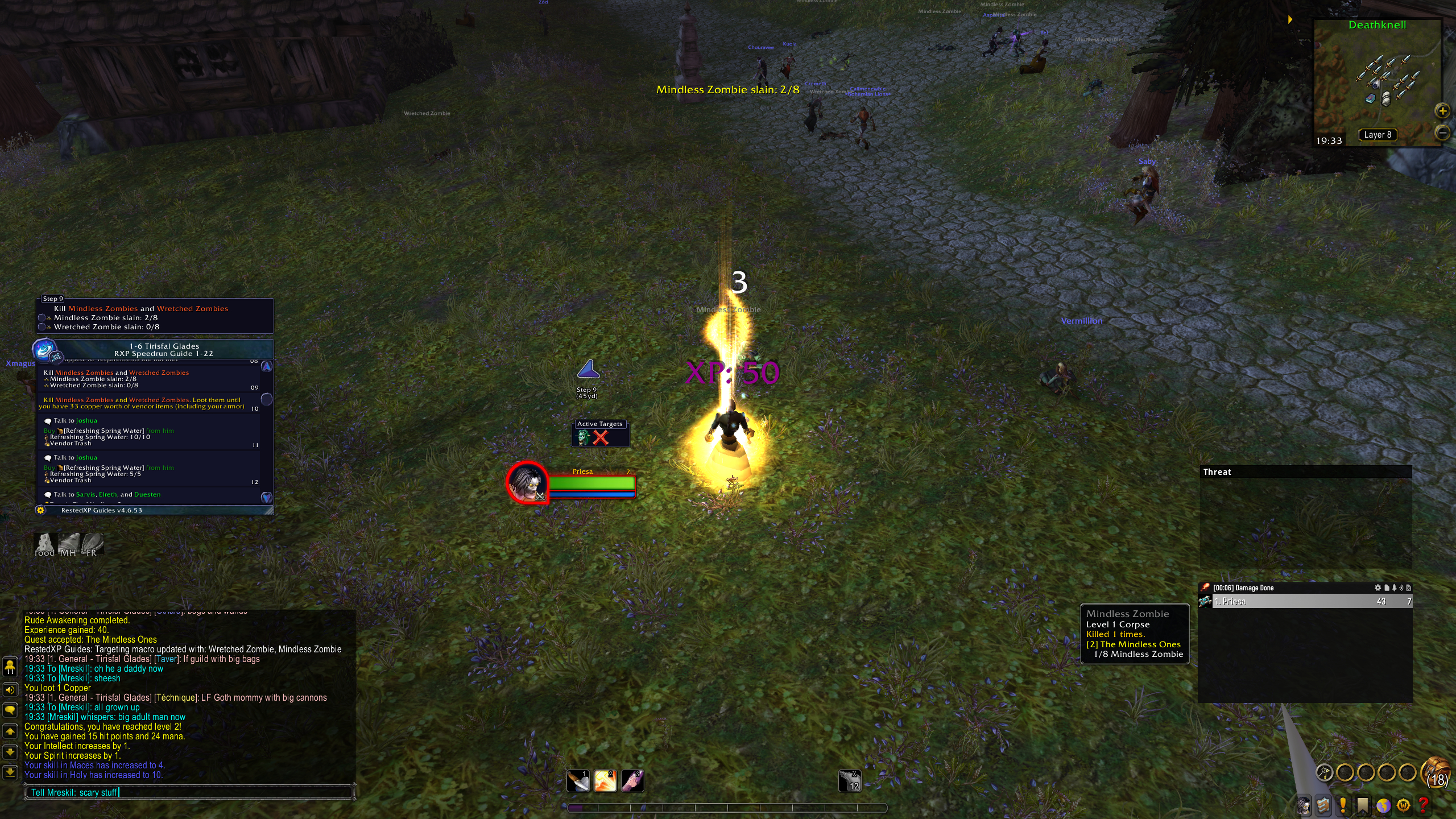Close the Damage Done meter window
The height and width of the screenshot is (819, 1456).
tap(1408, 588)
